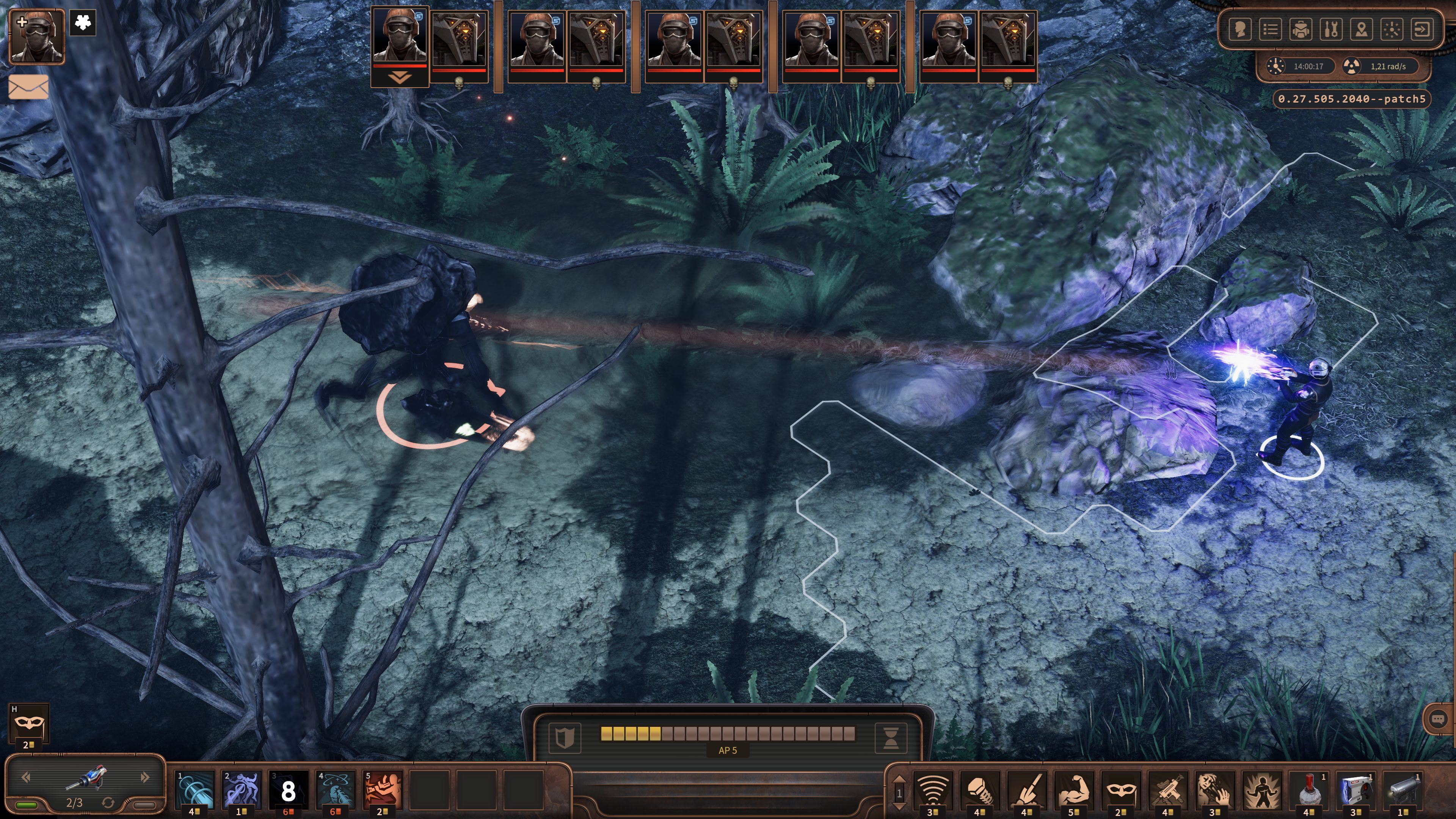Select the player portrait at top left
1456x819 pixels.
tap(37, 37)
